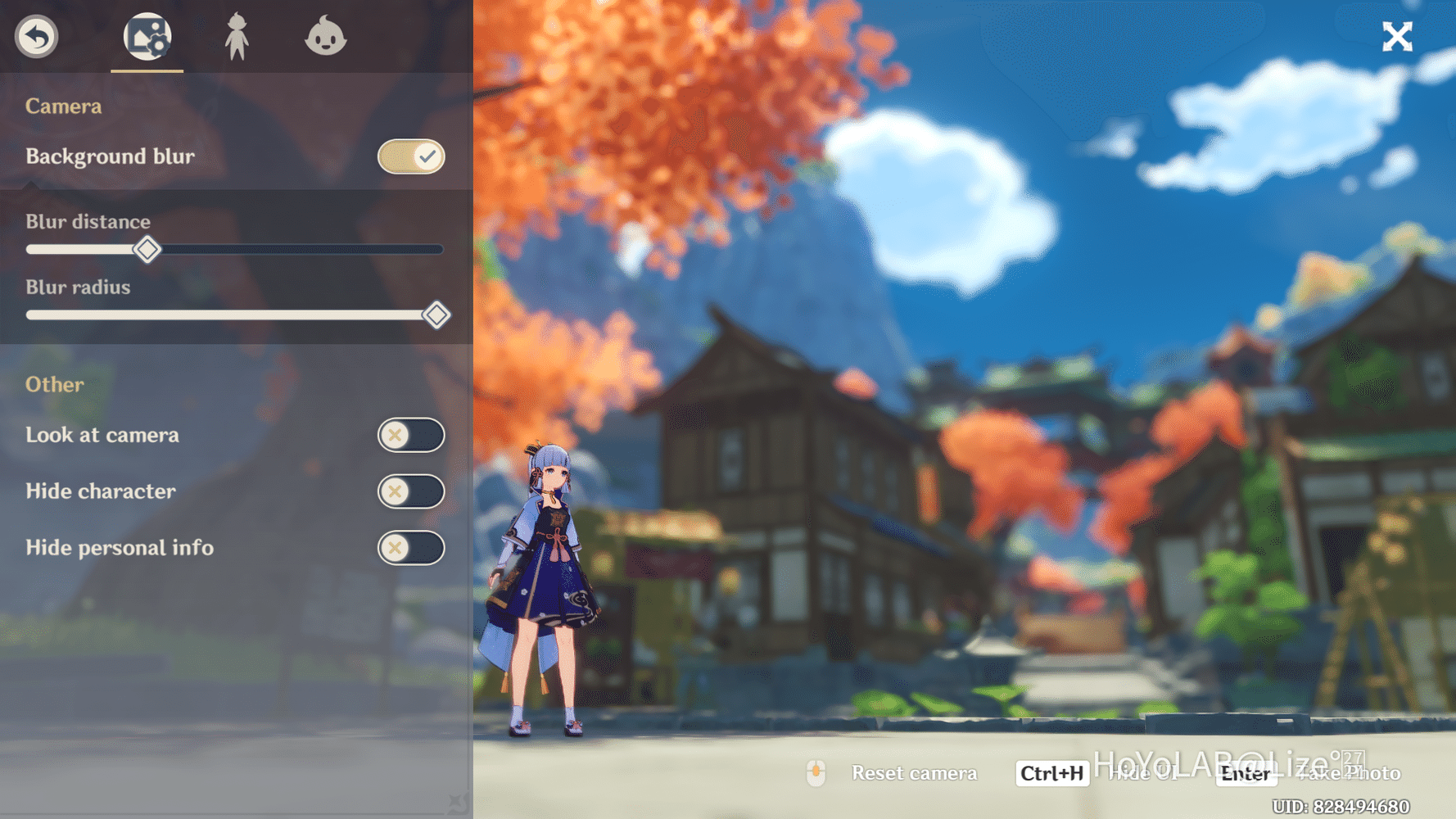1456x819 pixels.
Task: Click the Ctrl+H keyboard shortcut badge
Action: [1051, 773]
